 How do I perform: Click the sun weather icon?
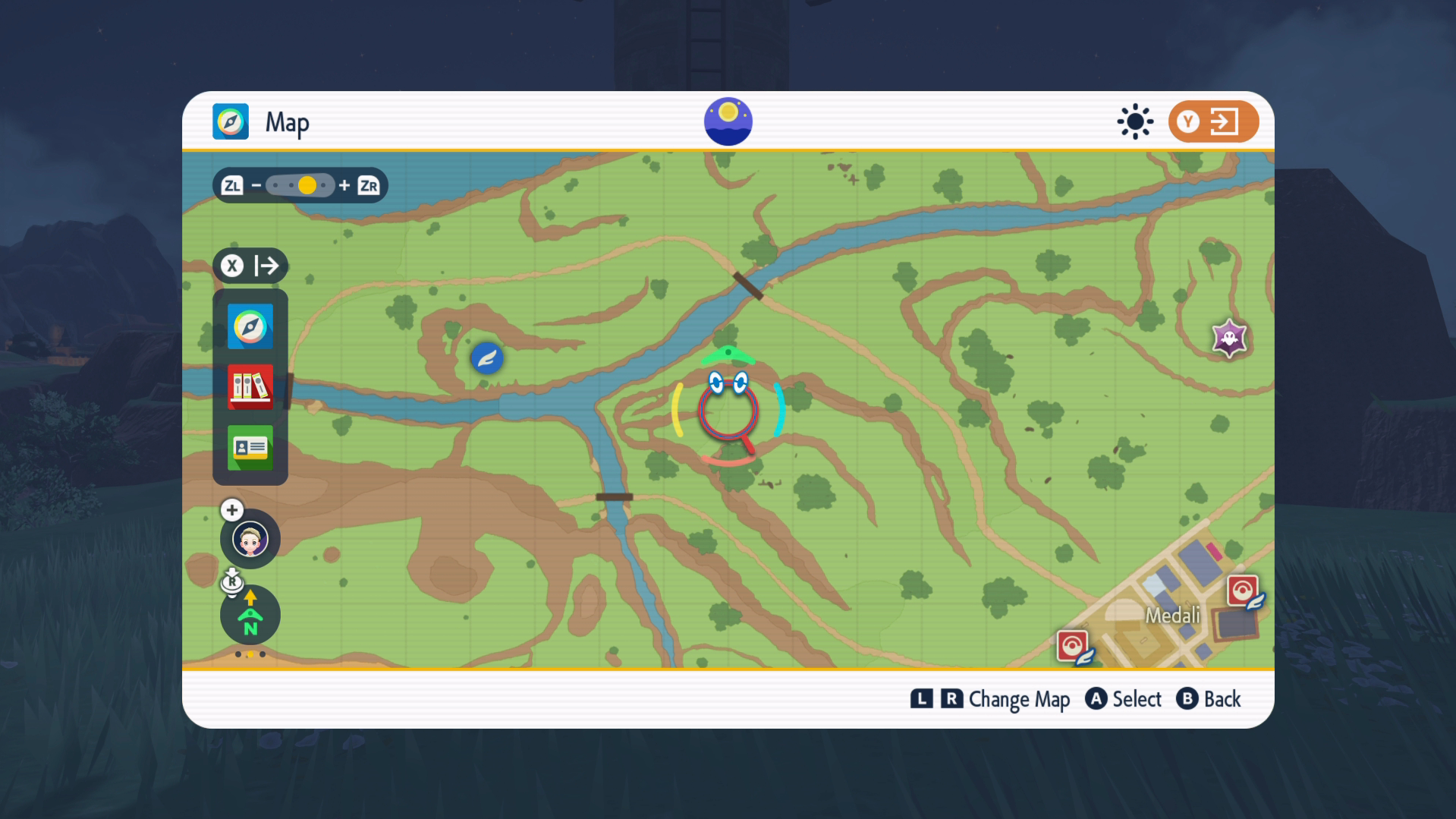[1135, 121]
